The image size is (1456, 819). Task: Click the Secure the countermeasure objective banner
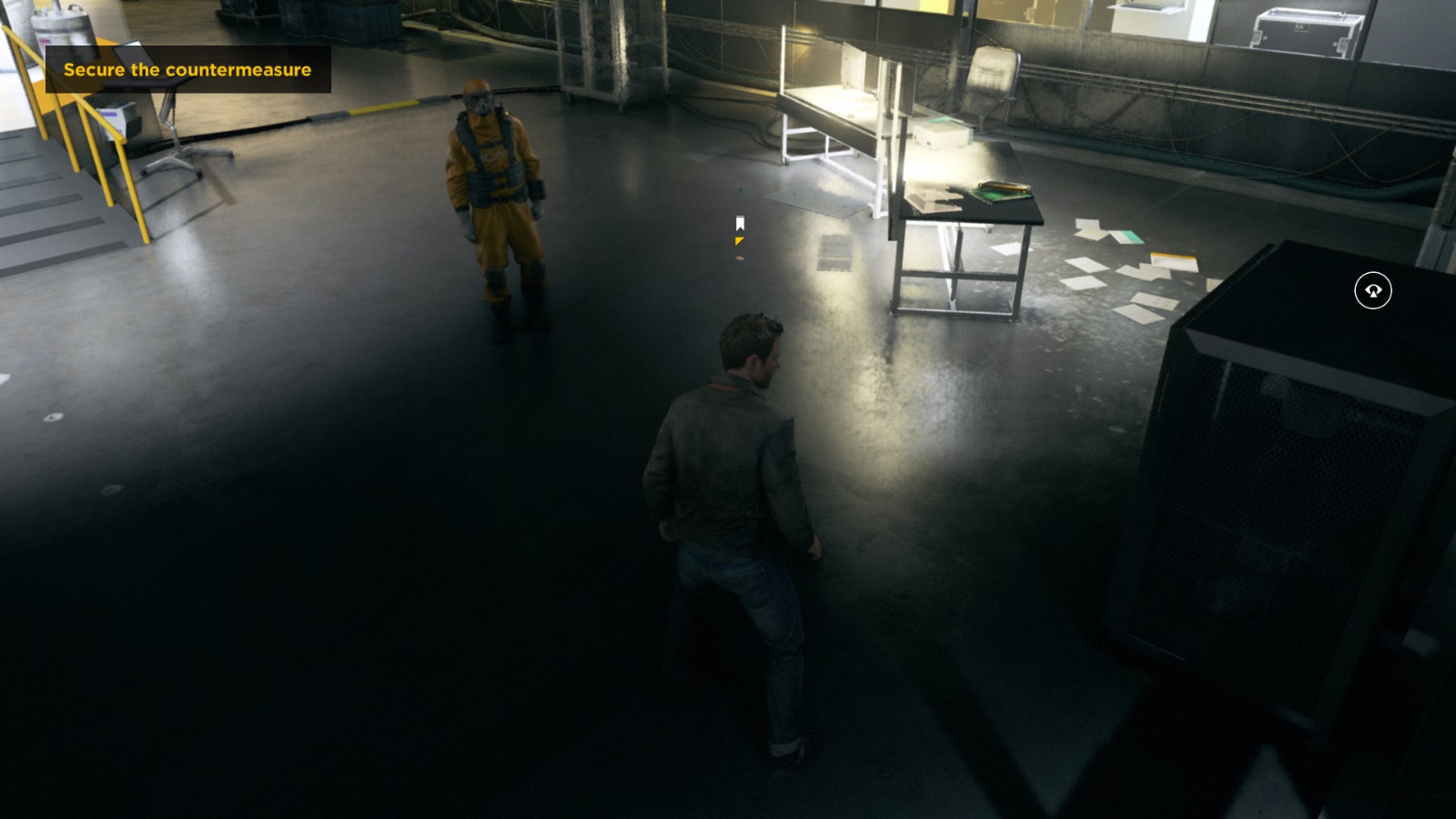click(187, 69)
